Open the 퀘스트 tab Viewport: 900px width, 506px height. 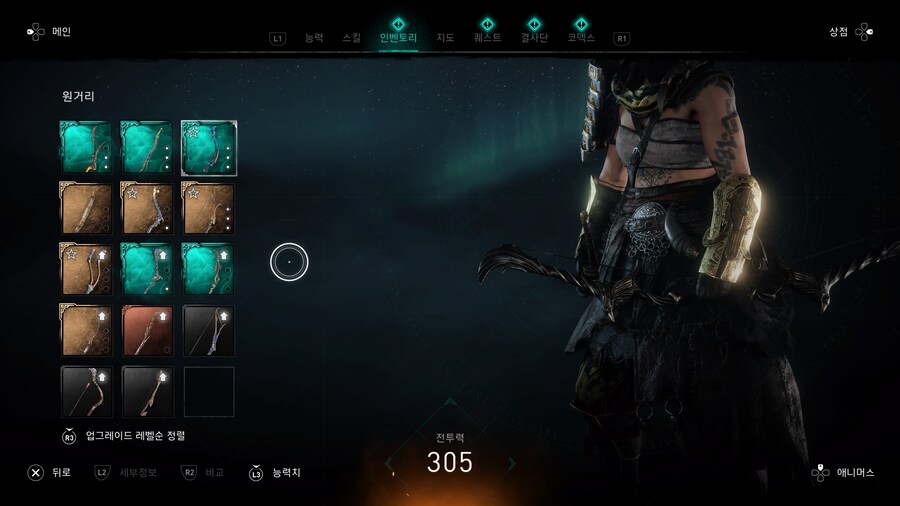pyautogui.click(x=487, y=38)
